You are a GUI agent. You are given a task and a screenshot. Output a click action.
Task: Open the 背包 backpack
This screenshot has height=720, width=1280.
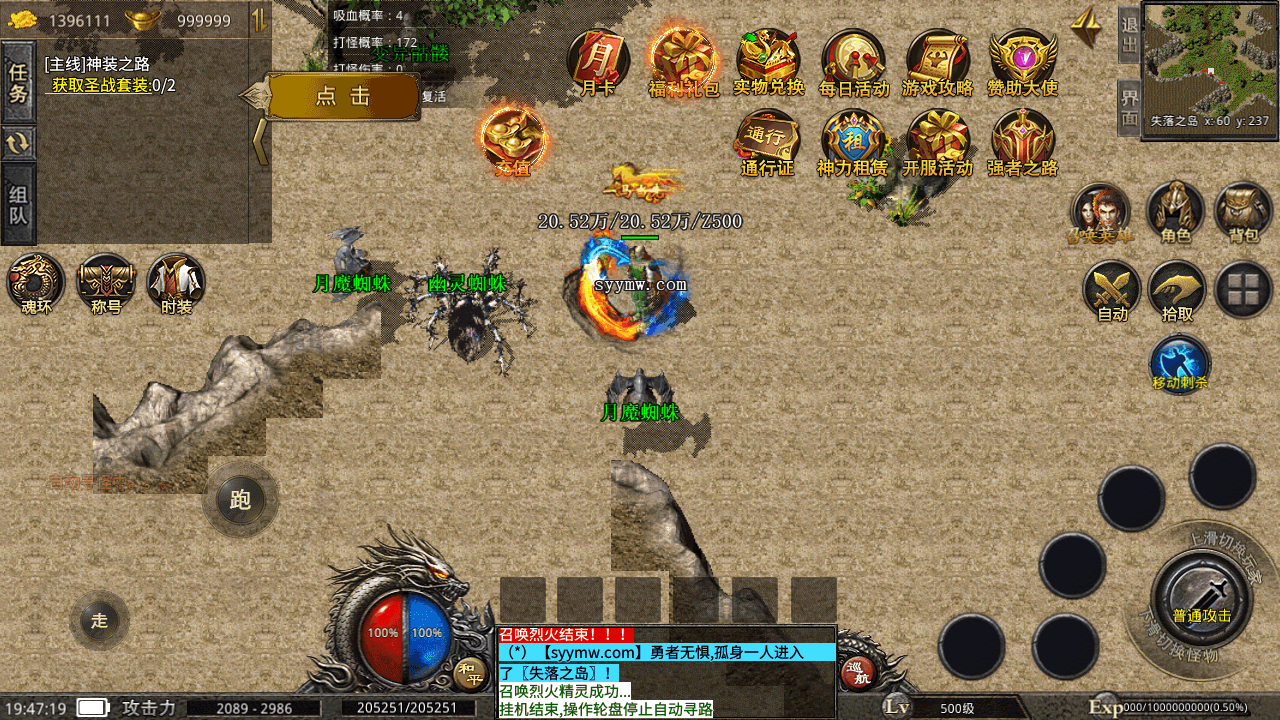pos(1243,211)
